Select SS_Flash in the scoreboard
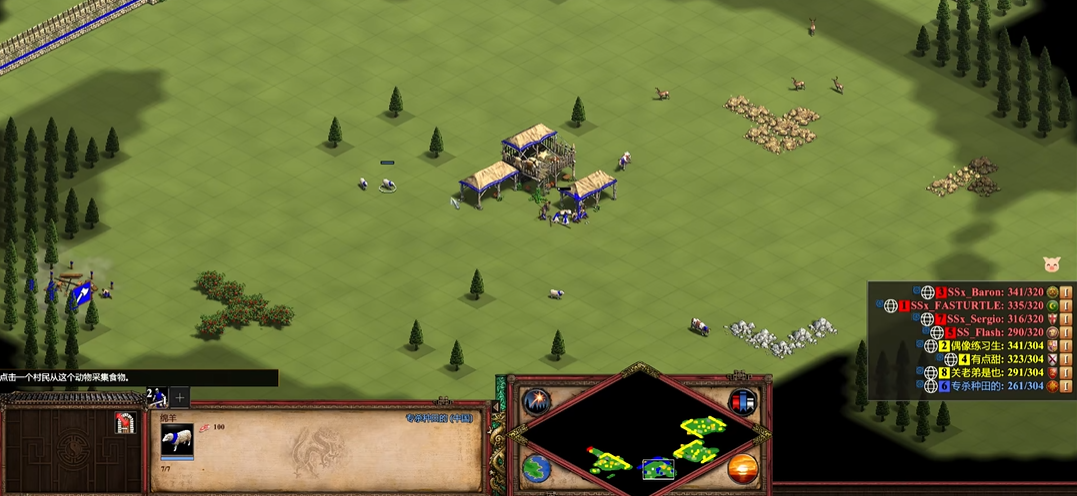The height and width of the screenshot is (496, 1077). coord(987,332)
